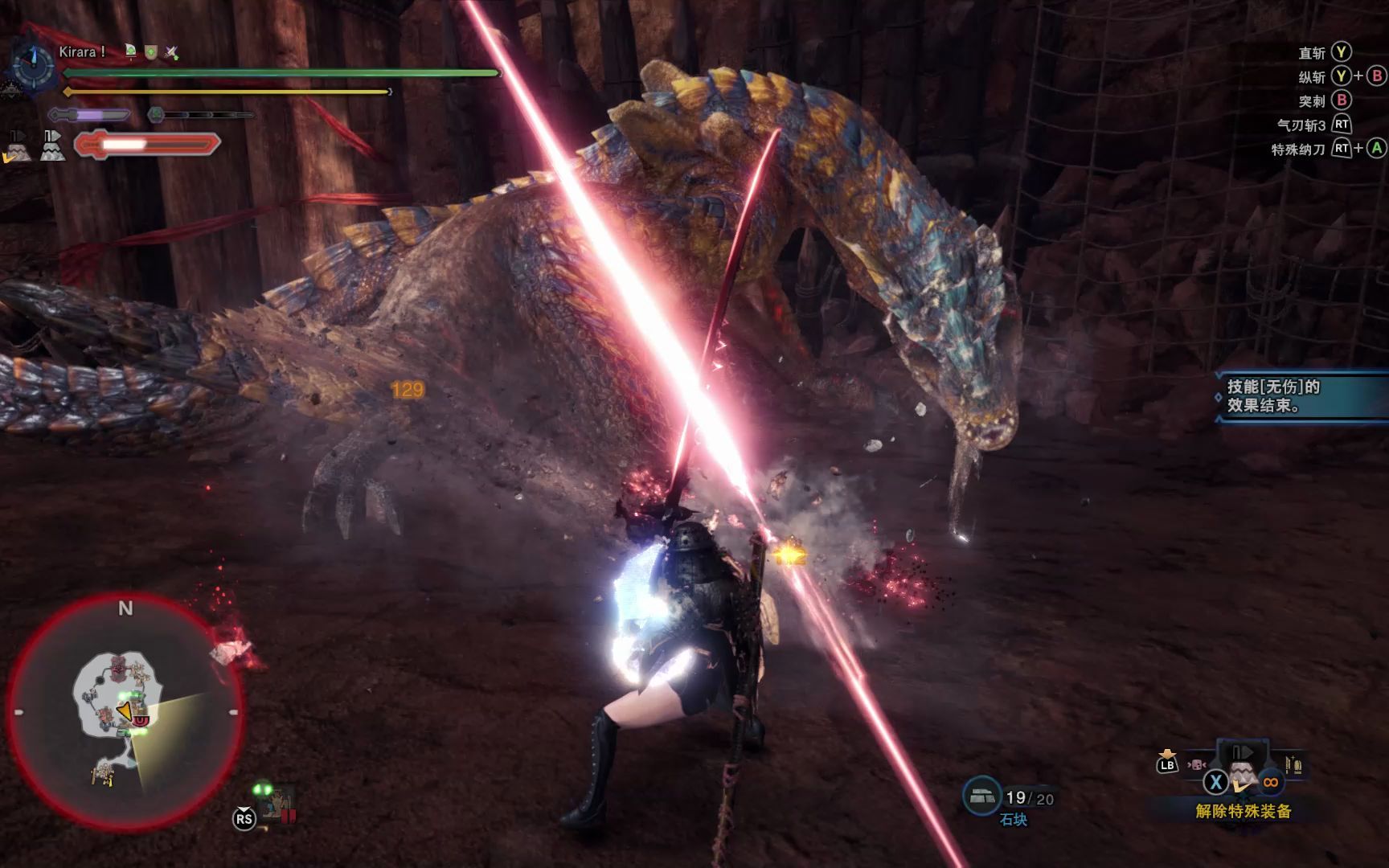The width and height of the screenshot is (1389, 868).
Task: Click the green shield buff icon by Kirara
Action: 150,52
